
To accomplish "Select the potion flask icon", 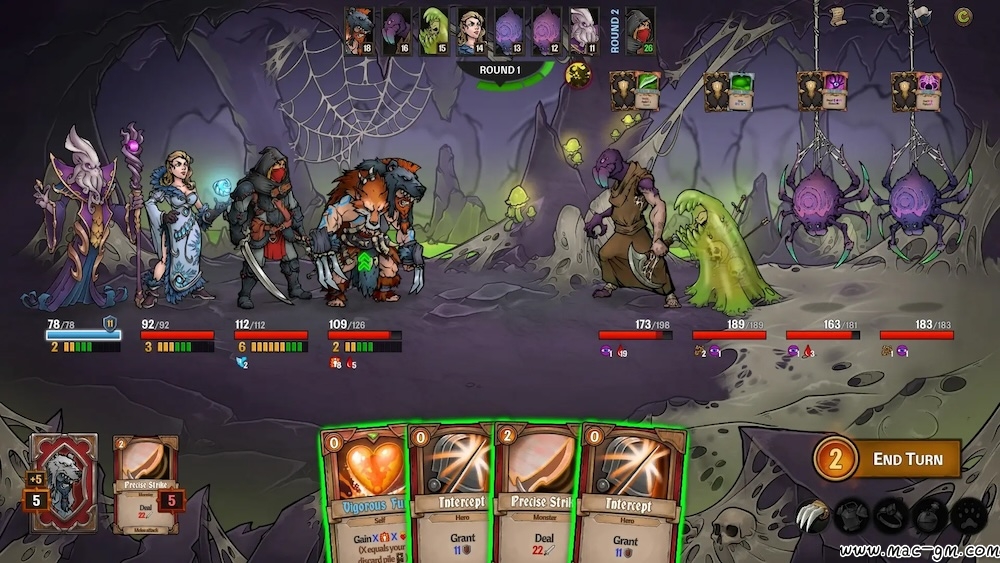I will 927,517.
